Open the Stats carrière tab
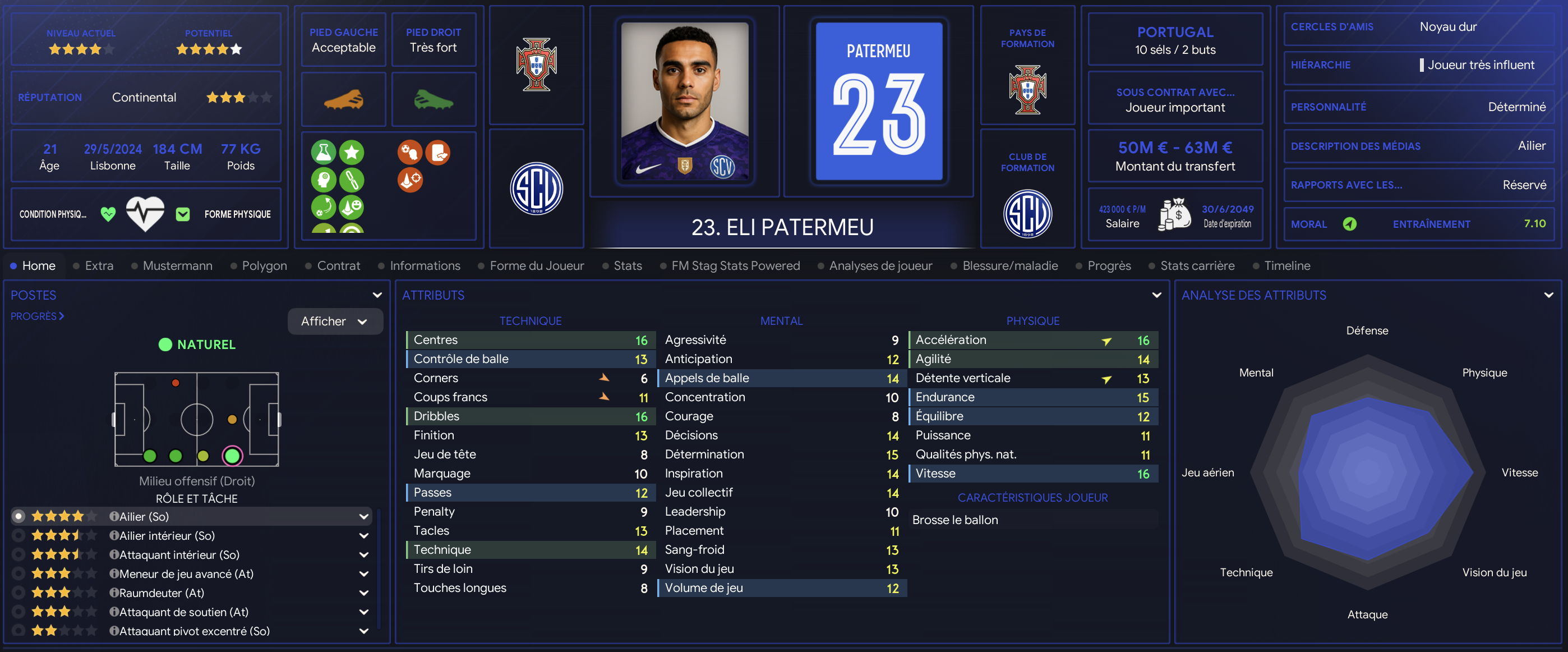 (x=1197, y=266)
